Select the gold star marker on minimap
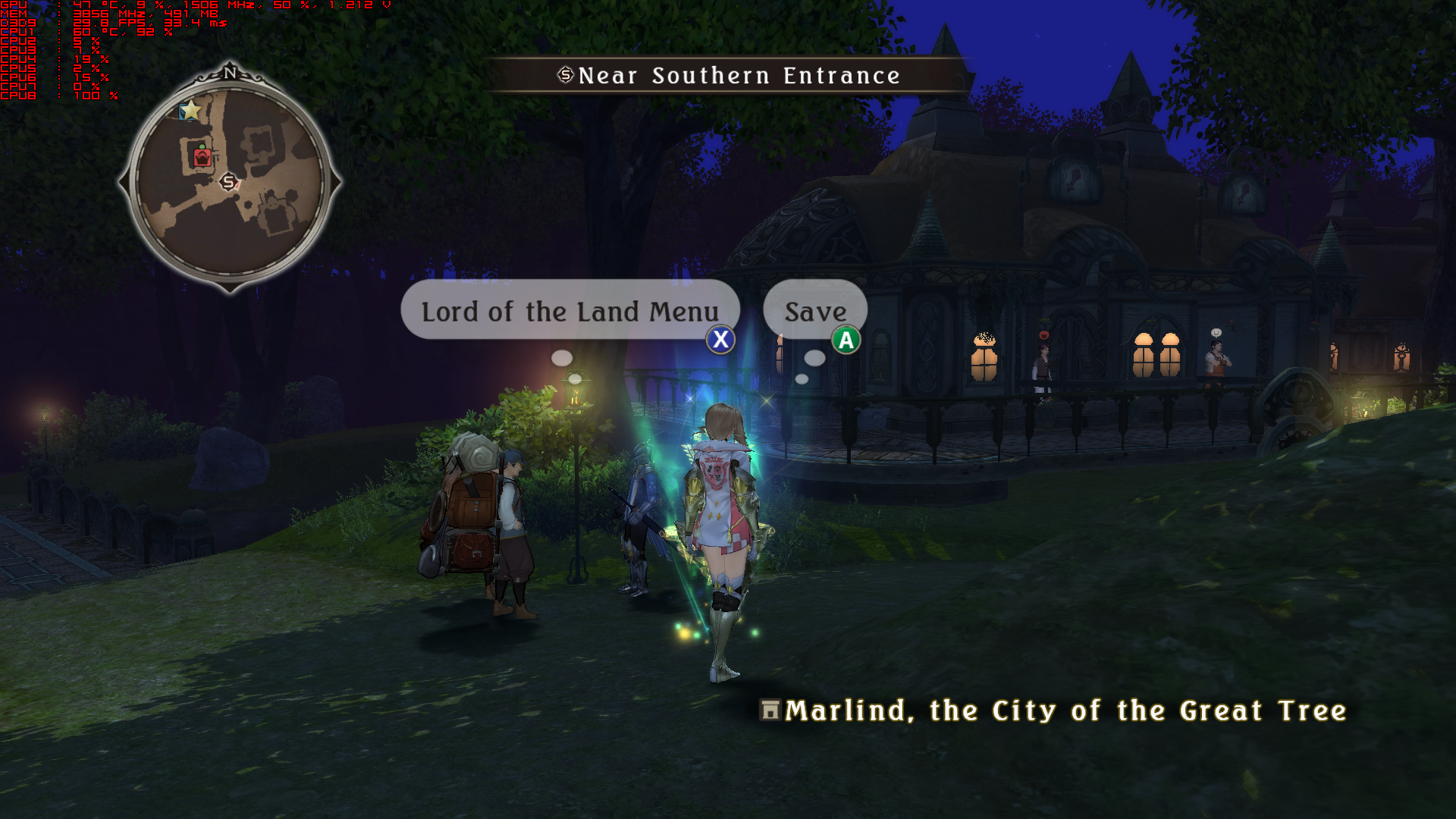The height and width of the screenshot is (819, 1456). point(190,111)
